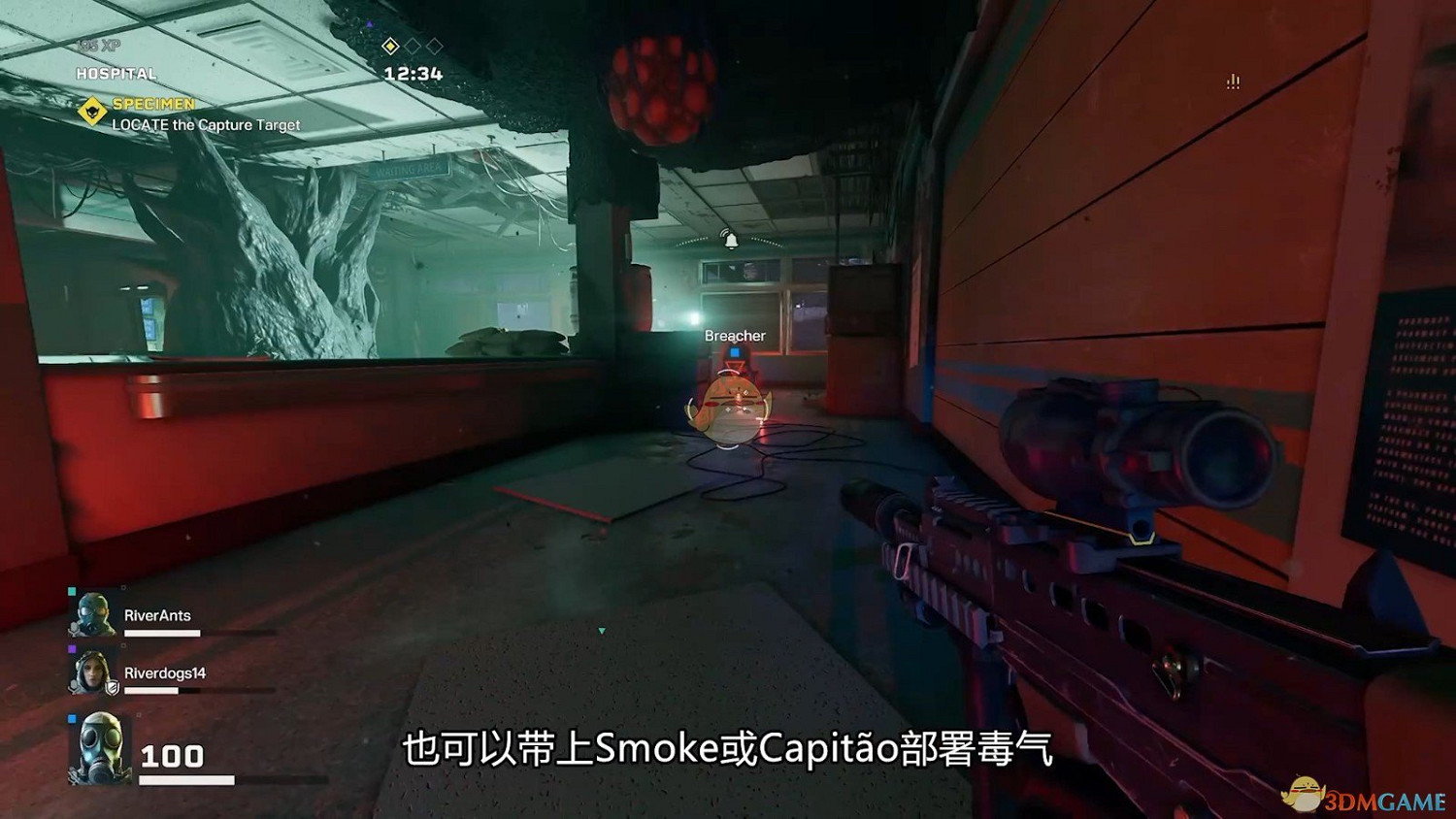Expand the second hollow diamond indicator
The image size is (1456, 819).
pos(414,46)
